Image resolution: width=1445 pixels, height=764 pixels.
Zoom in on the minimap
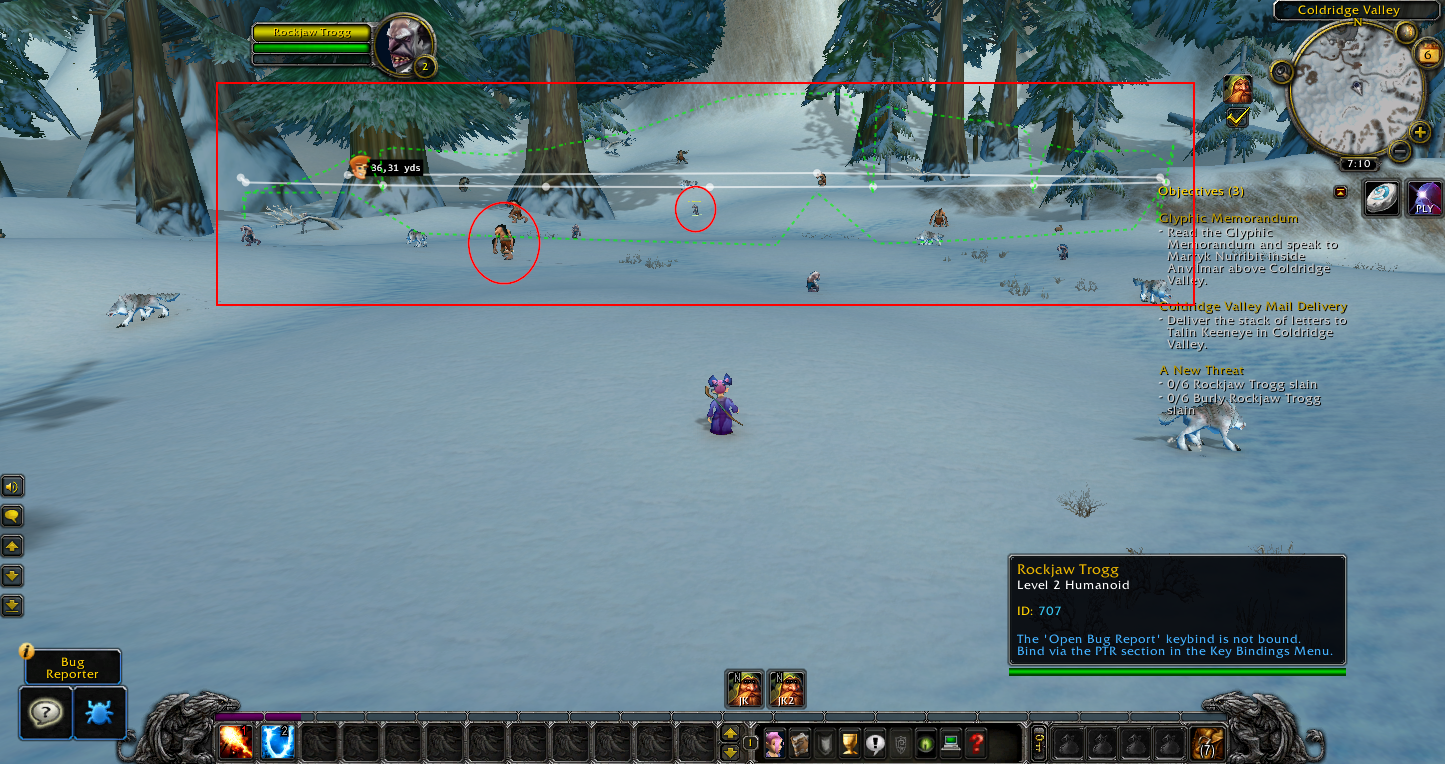tap(1419, 132)
